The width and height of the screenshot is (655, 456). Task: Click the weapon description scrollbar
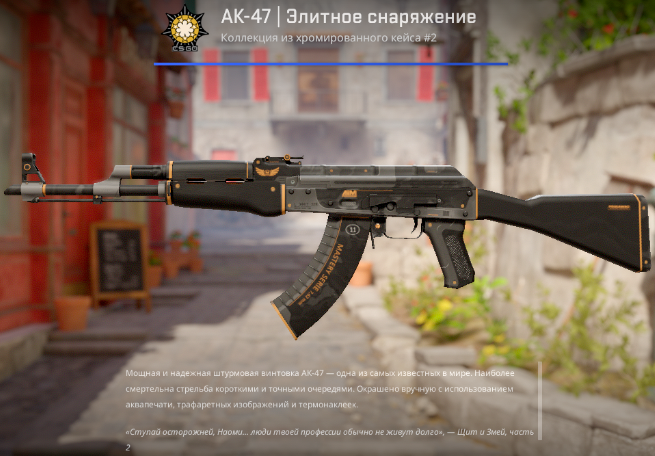(540, 400)
